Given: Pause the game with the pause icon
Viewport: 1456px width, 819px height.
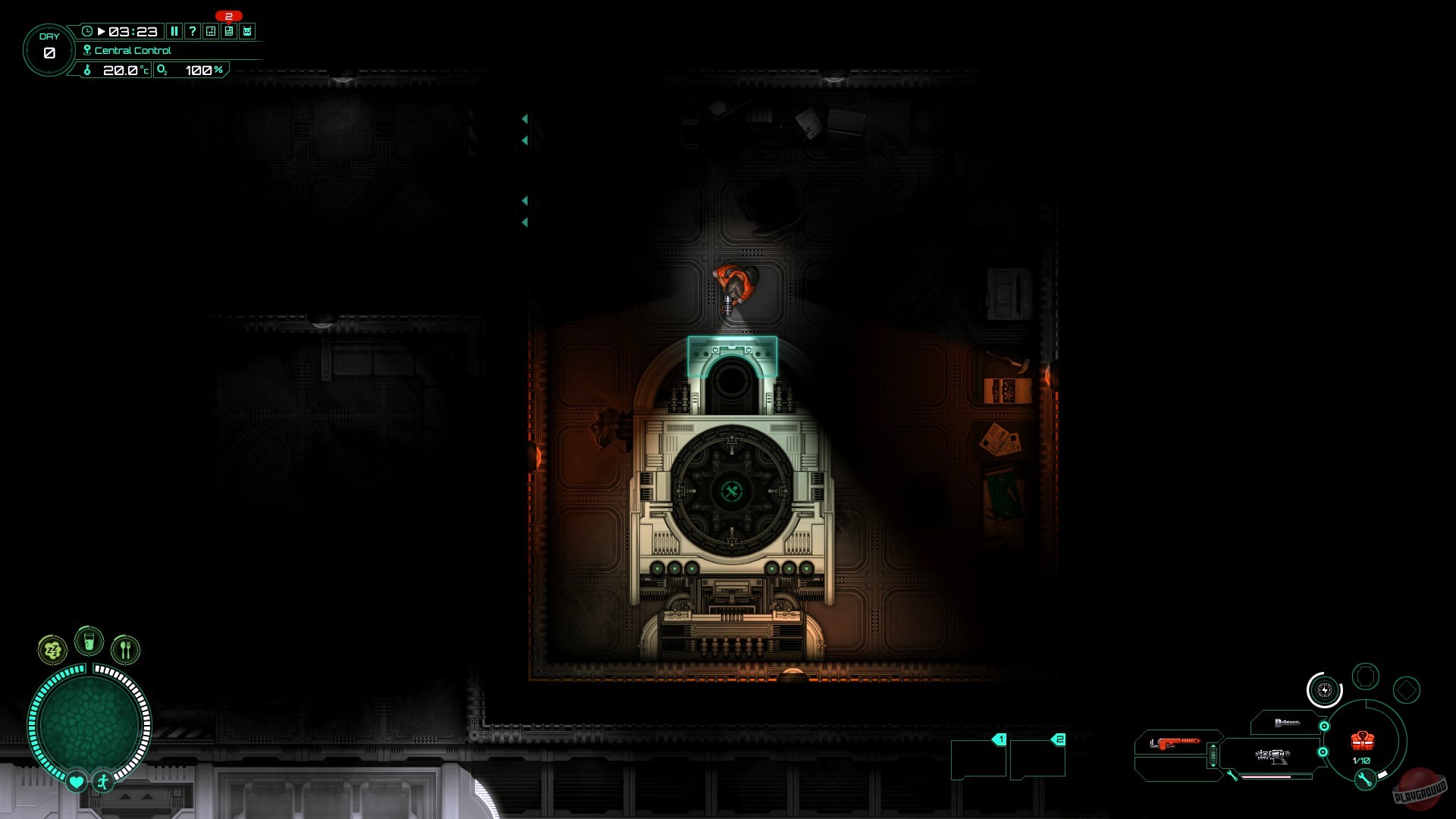Looking at the screenshot, I should coord(174,32).
